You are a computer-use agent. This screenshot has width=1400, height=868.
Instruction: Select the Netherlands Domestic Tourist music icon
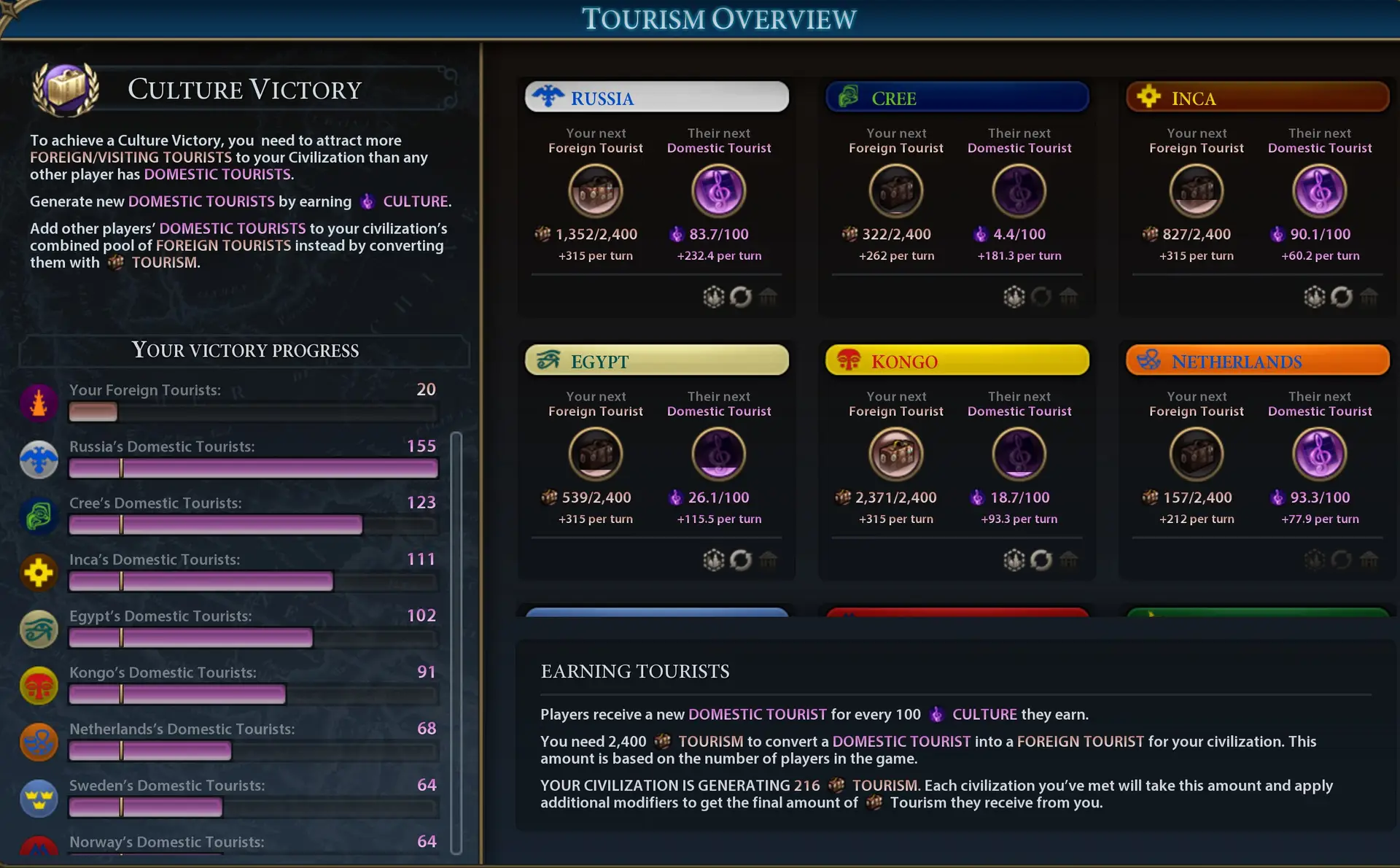point(1320,454)
